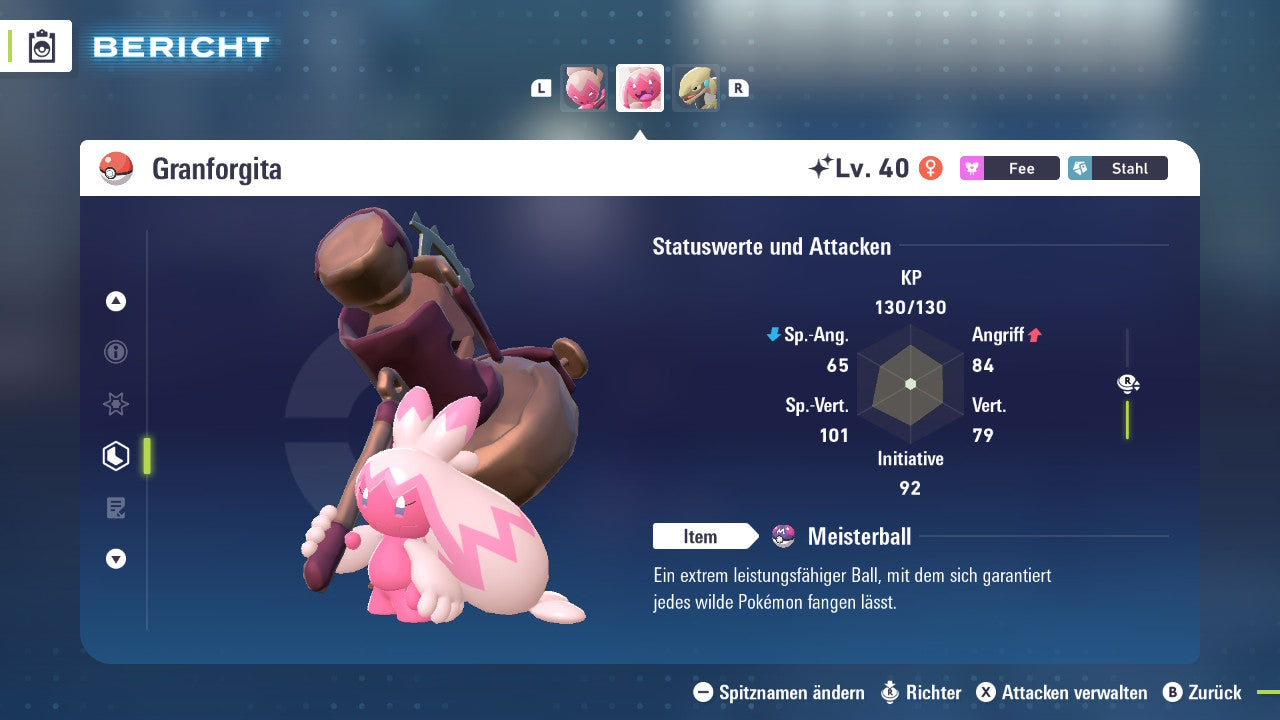Open the star-shaped ribbon tab
Image resolution: width=1280 pixels, height=720 pixels.
click(116, 404)
